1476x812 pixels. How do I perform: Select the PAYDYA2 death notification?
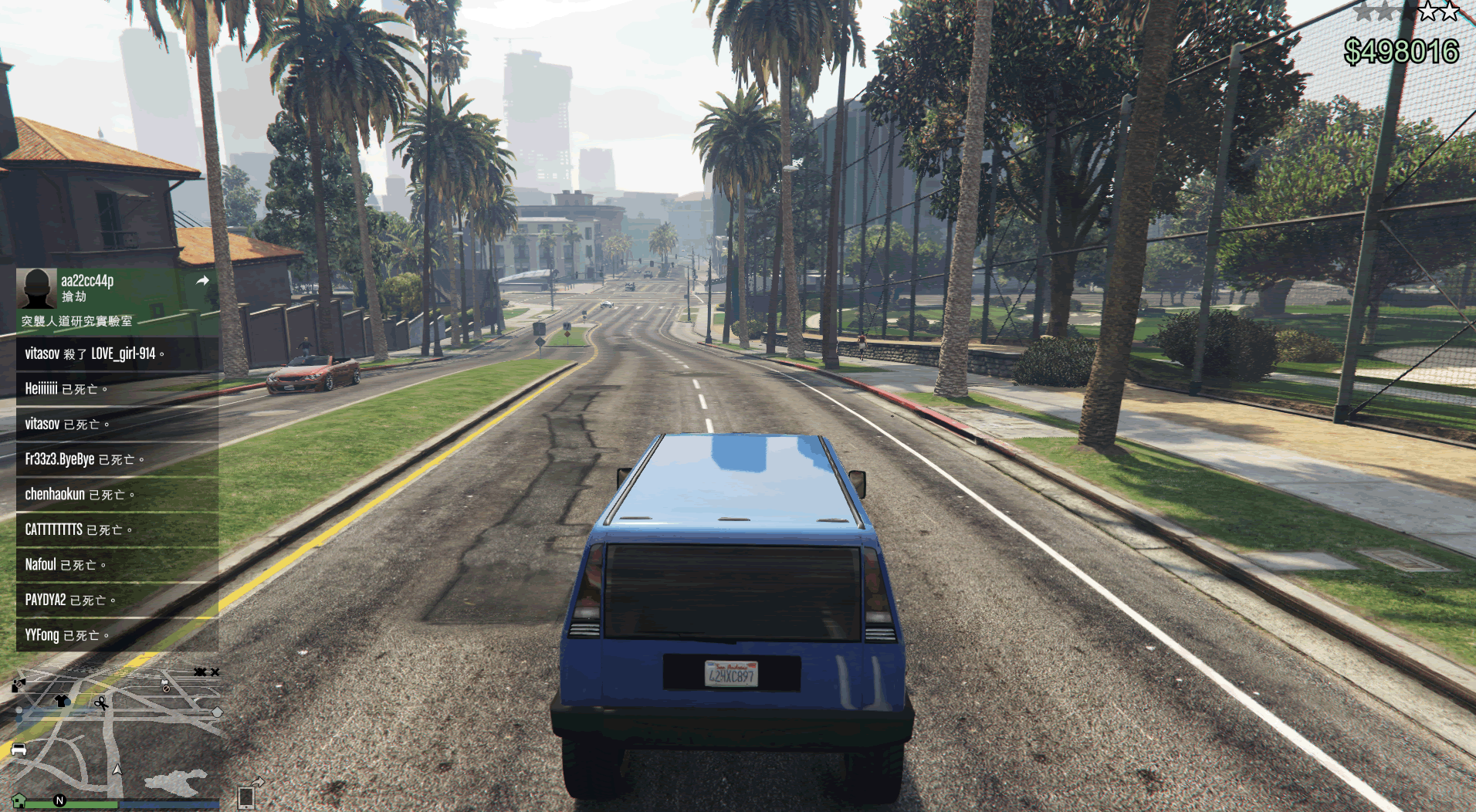tap(117, 600)
